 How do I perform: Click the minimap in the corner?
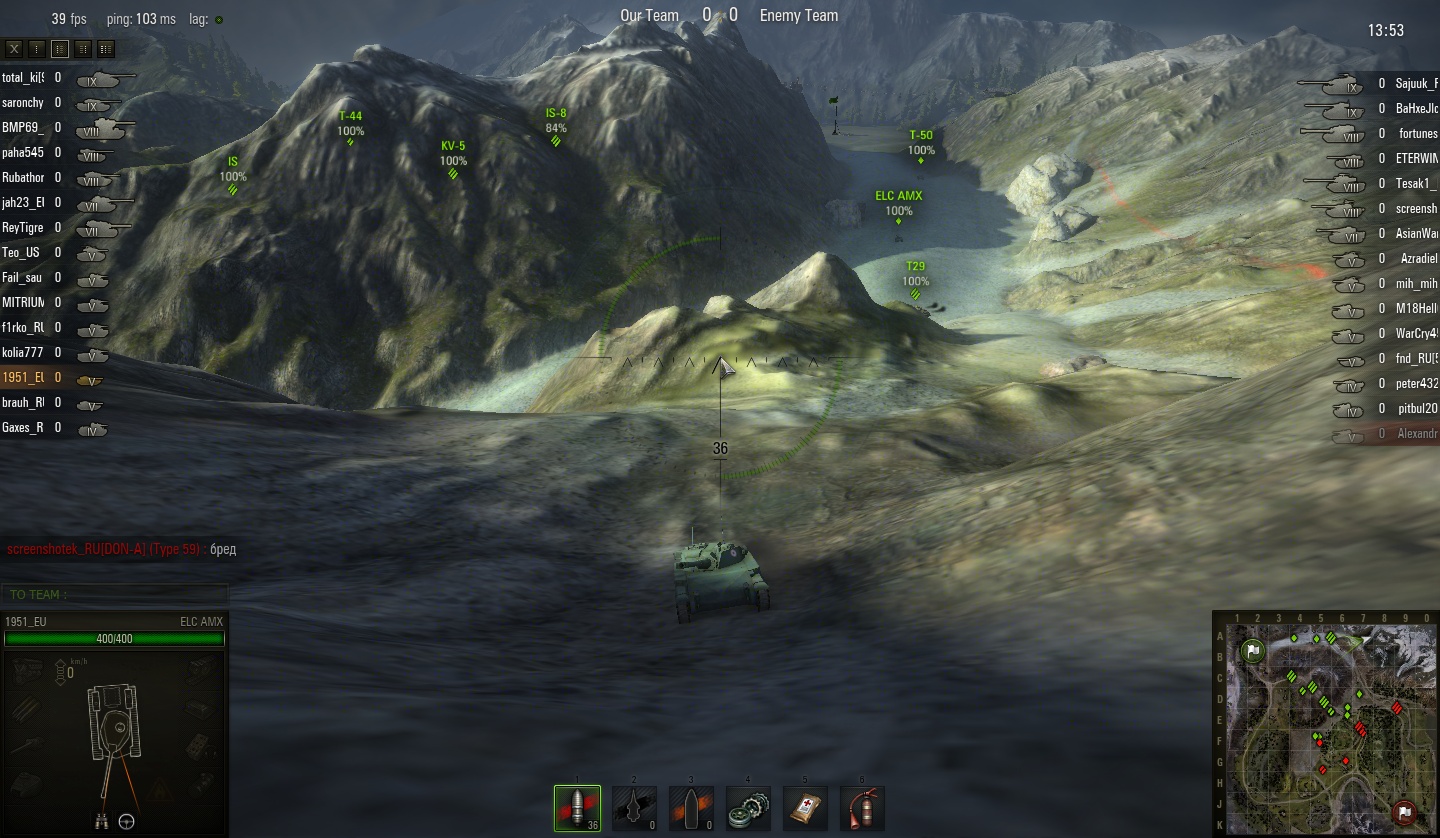[1325, 728]
